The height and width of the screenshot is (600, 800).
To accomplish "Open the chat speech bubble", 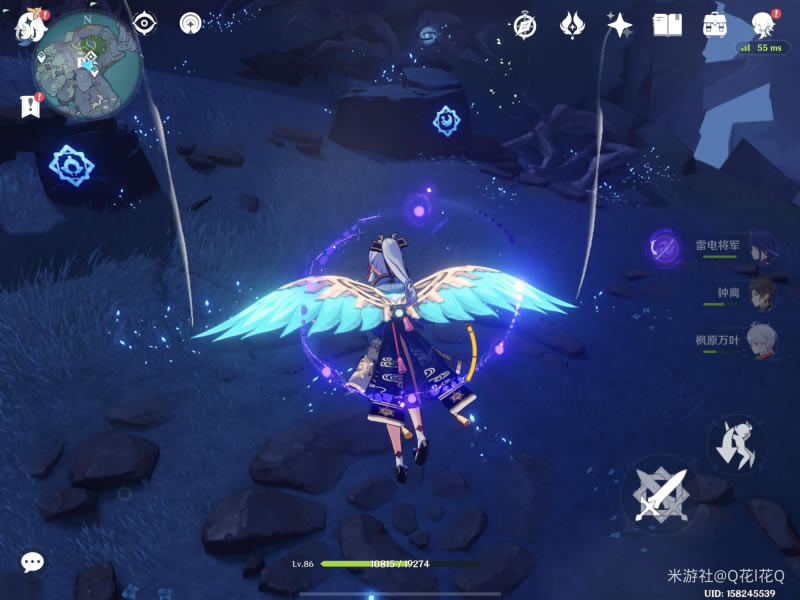I will (x=33, y=562).
